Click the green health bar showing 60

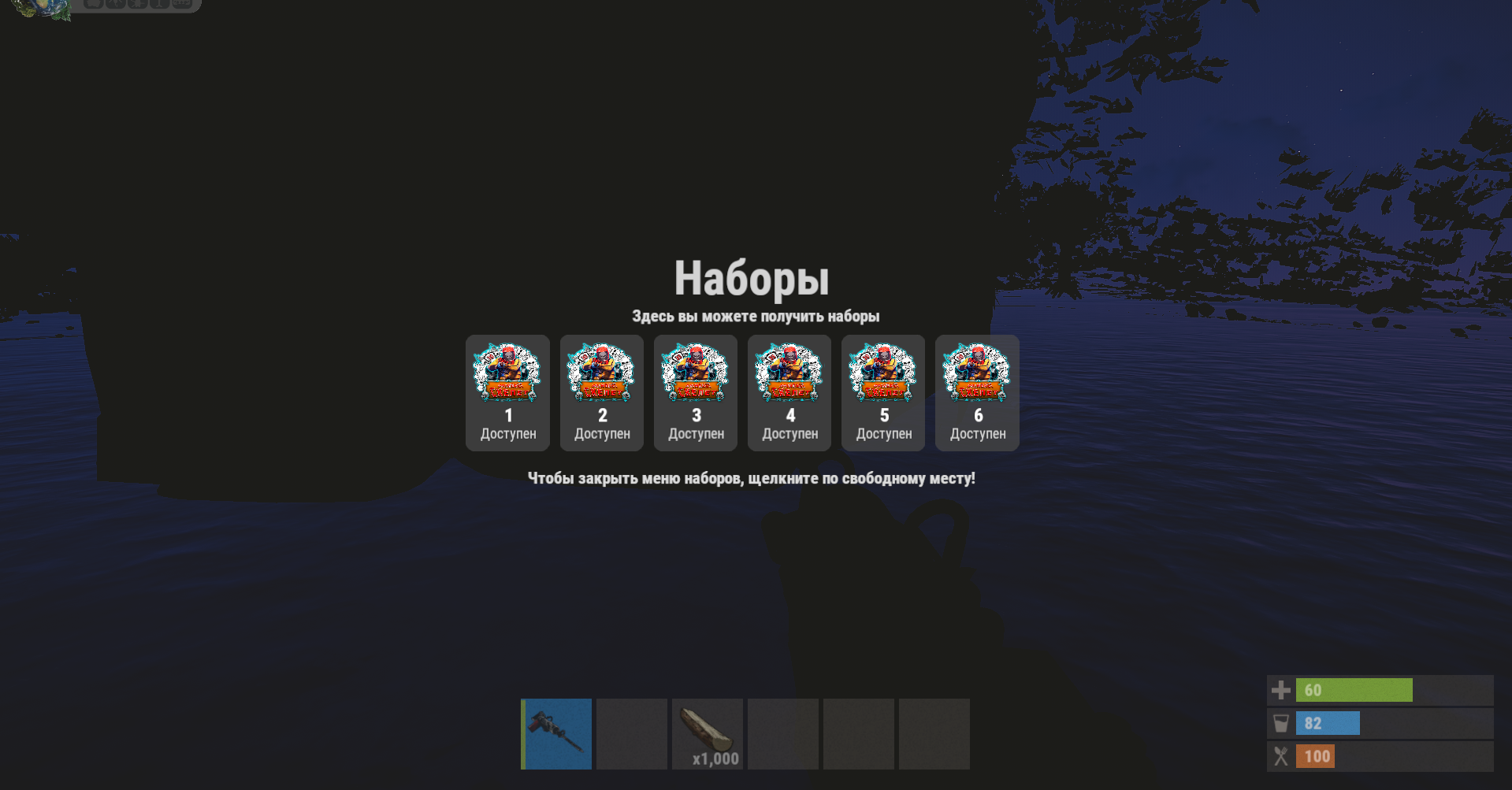1354,689
